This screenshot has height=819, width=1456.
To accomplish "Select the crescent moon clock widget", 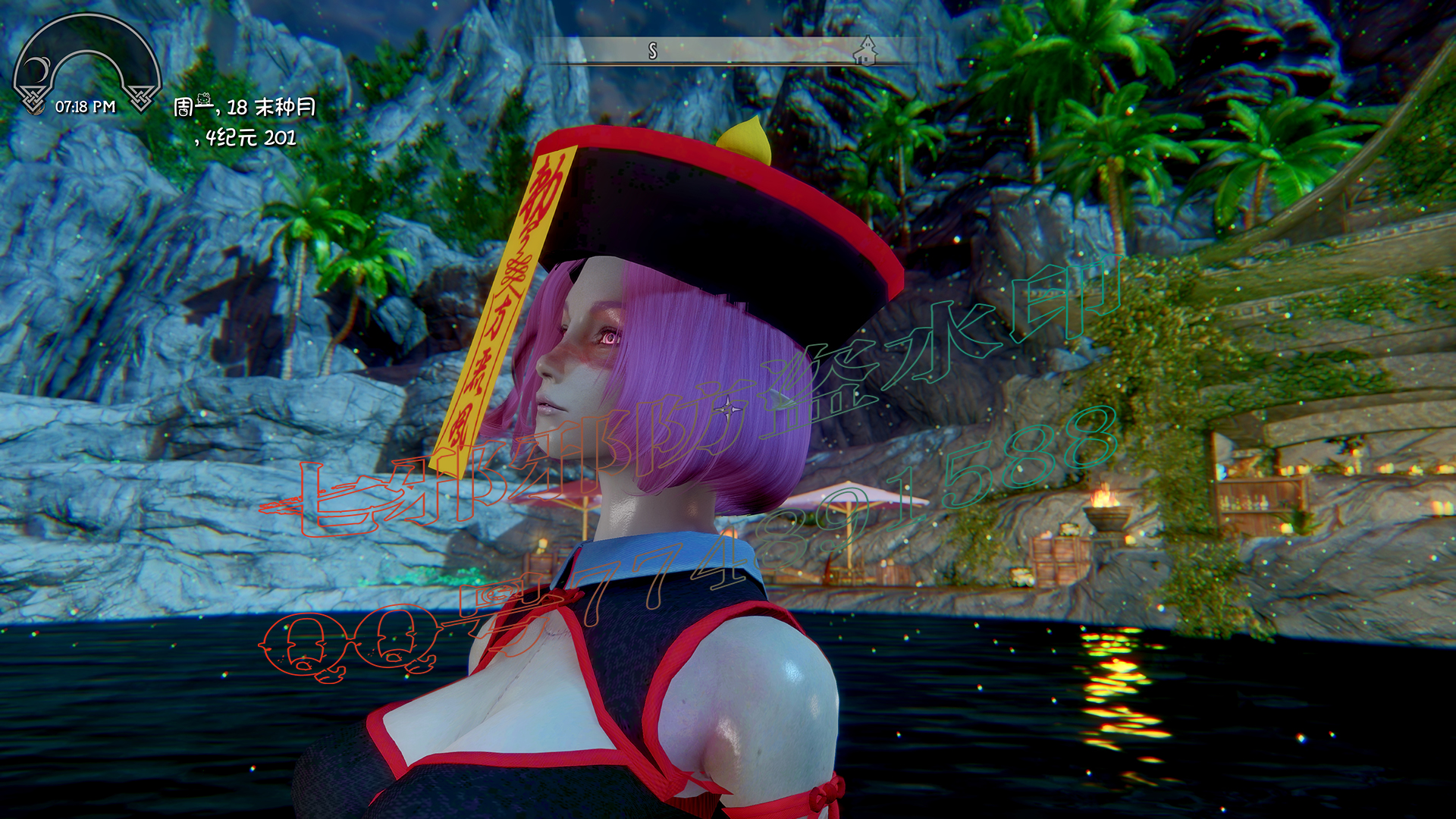I will click(37, 71).
